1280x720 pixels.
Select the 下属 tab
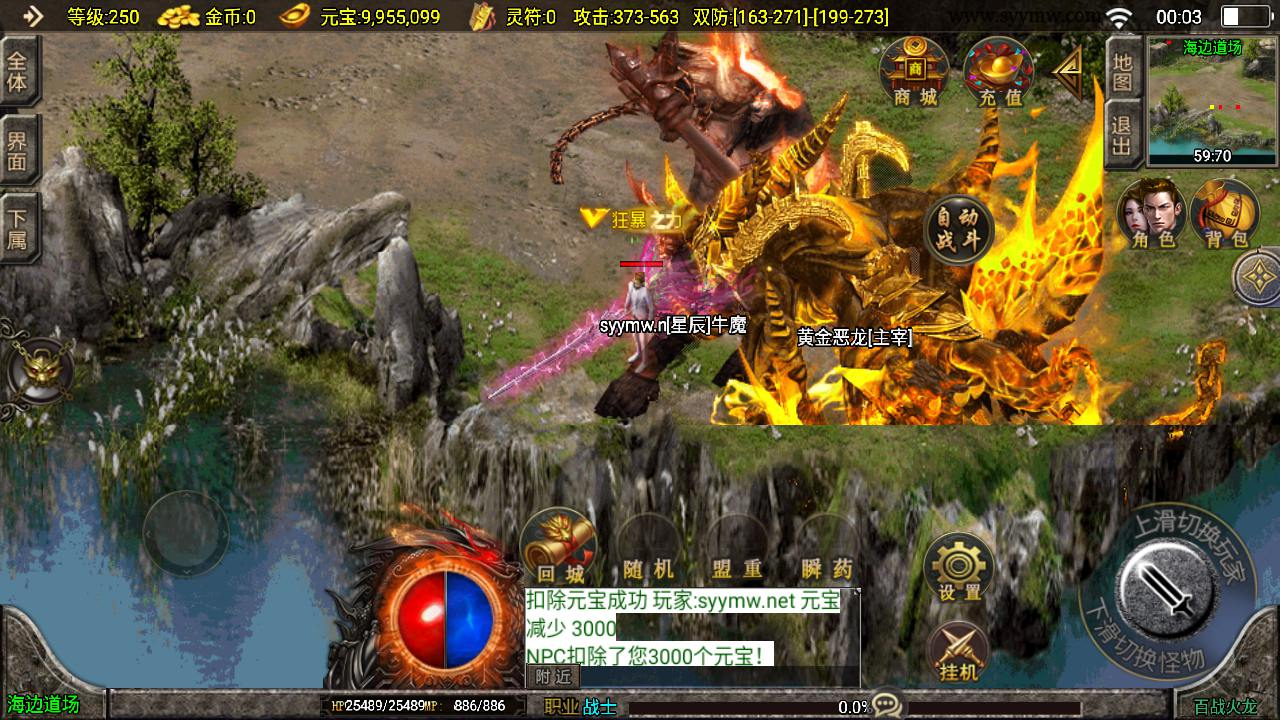click(18, 229)
